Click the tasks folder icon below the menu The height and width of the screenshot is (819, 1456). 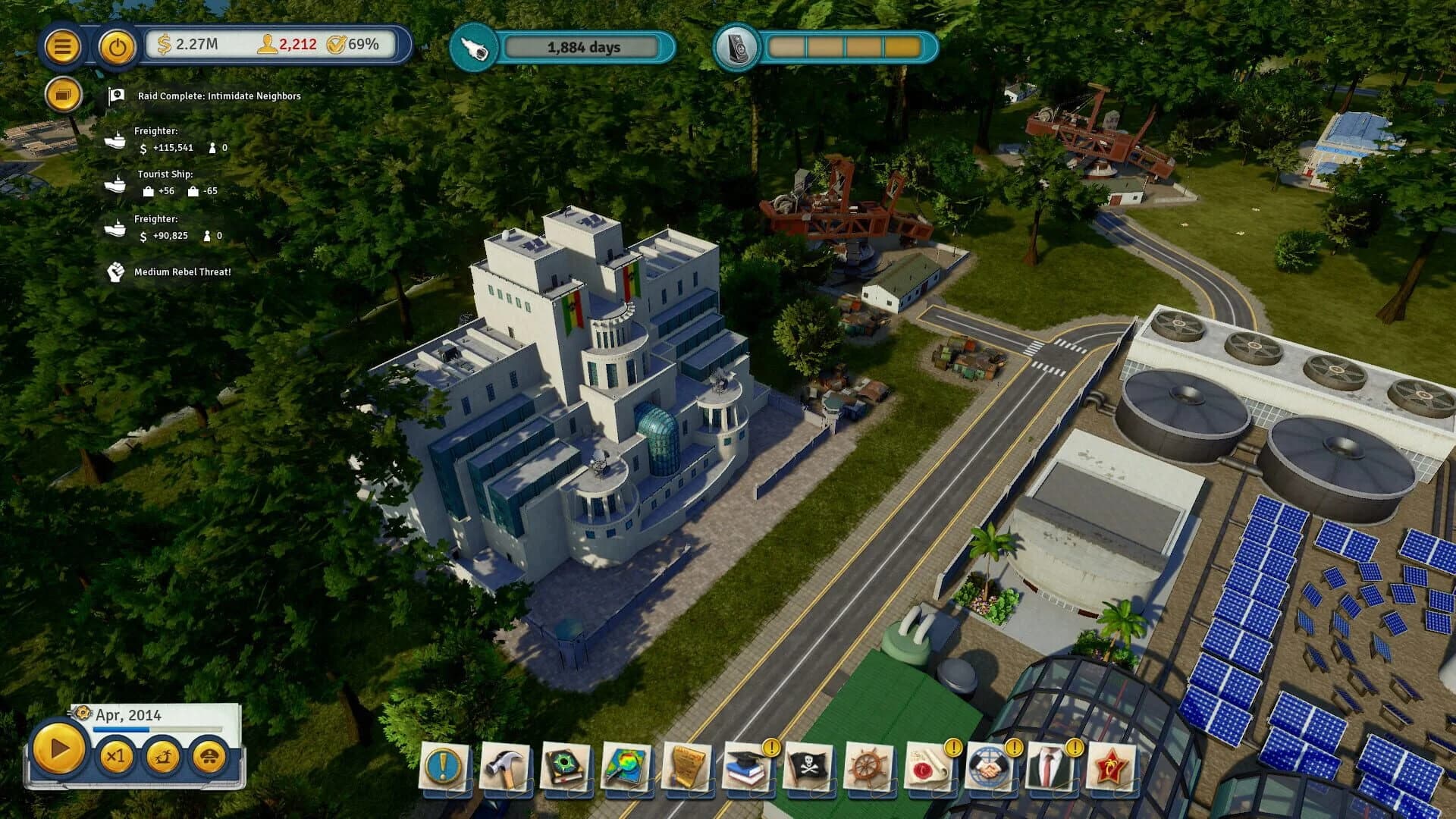pyautogui.click(x=63, y=94)
